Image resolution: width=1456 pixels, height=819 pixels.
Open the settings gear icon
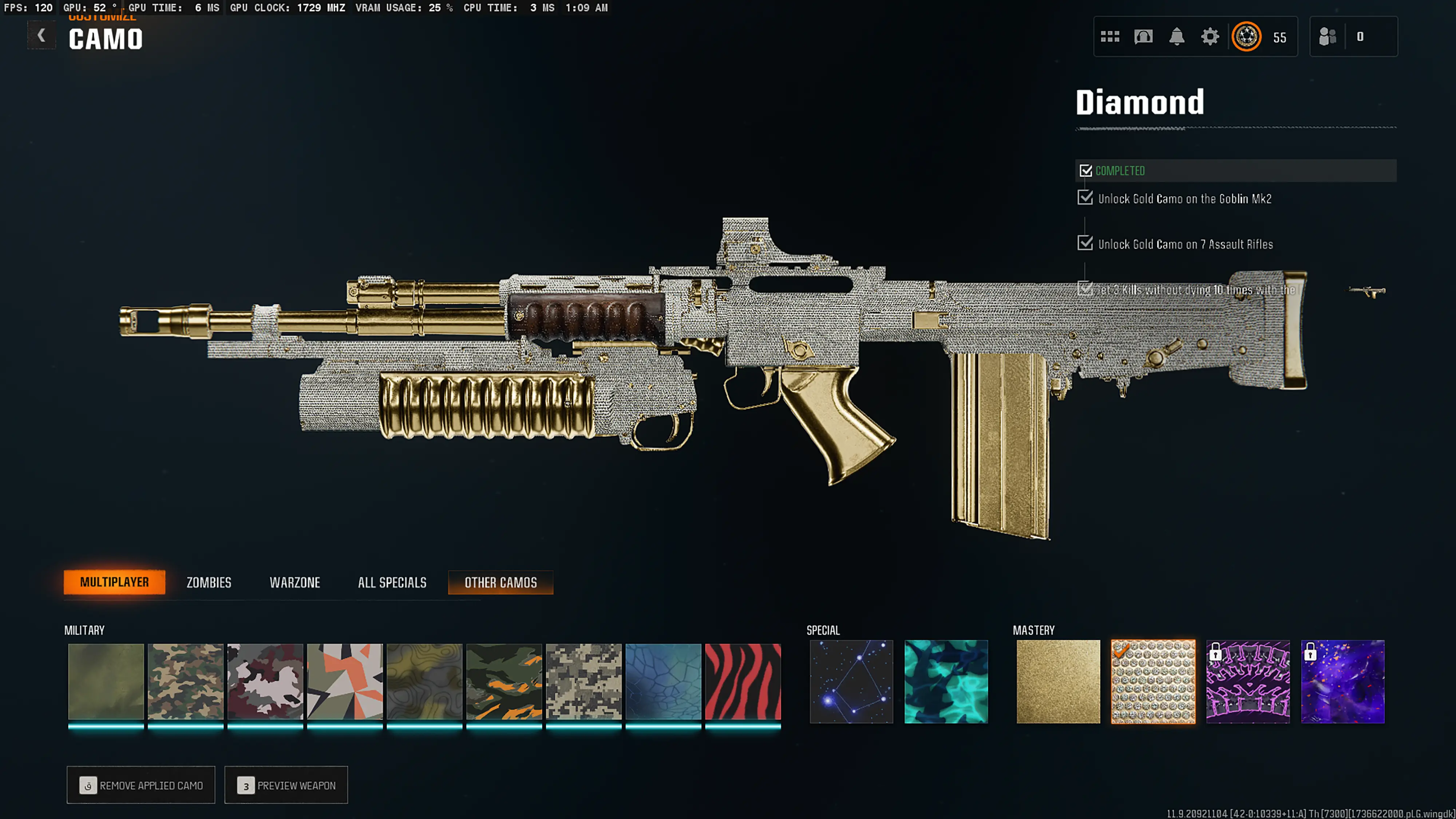click(1210, 37)
